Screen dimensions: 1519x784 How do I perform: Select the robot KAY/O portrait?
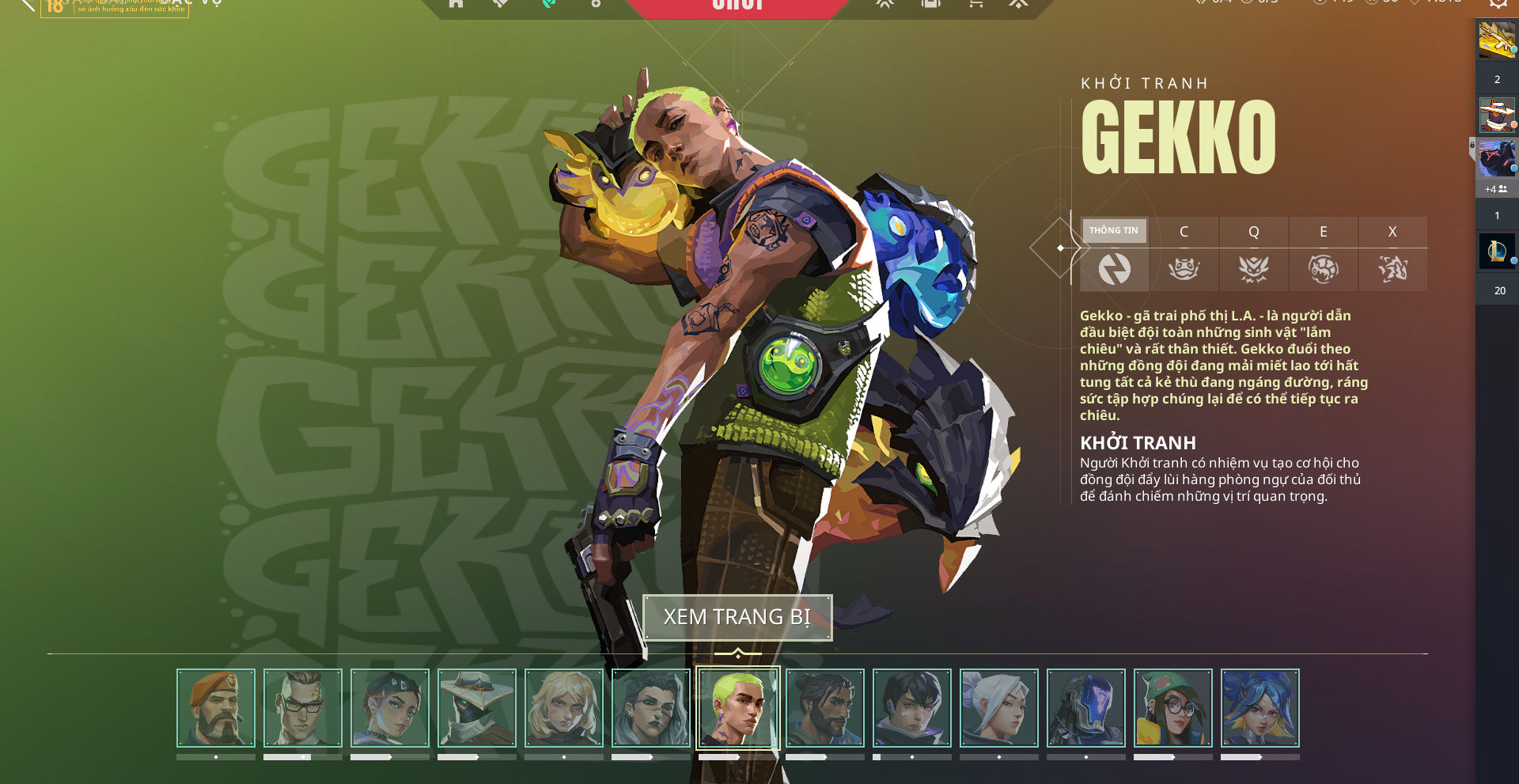1086,708
